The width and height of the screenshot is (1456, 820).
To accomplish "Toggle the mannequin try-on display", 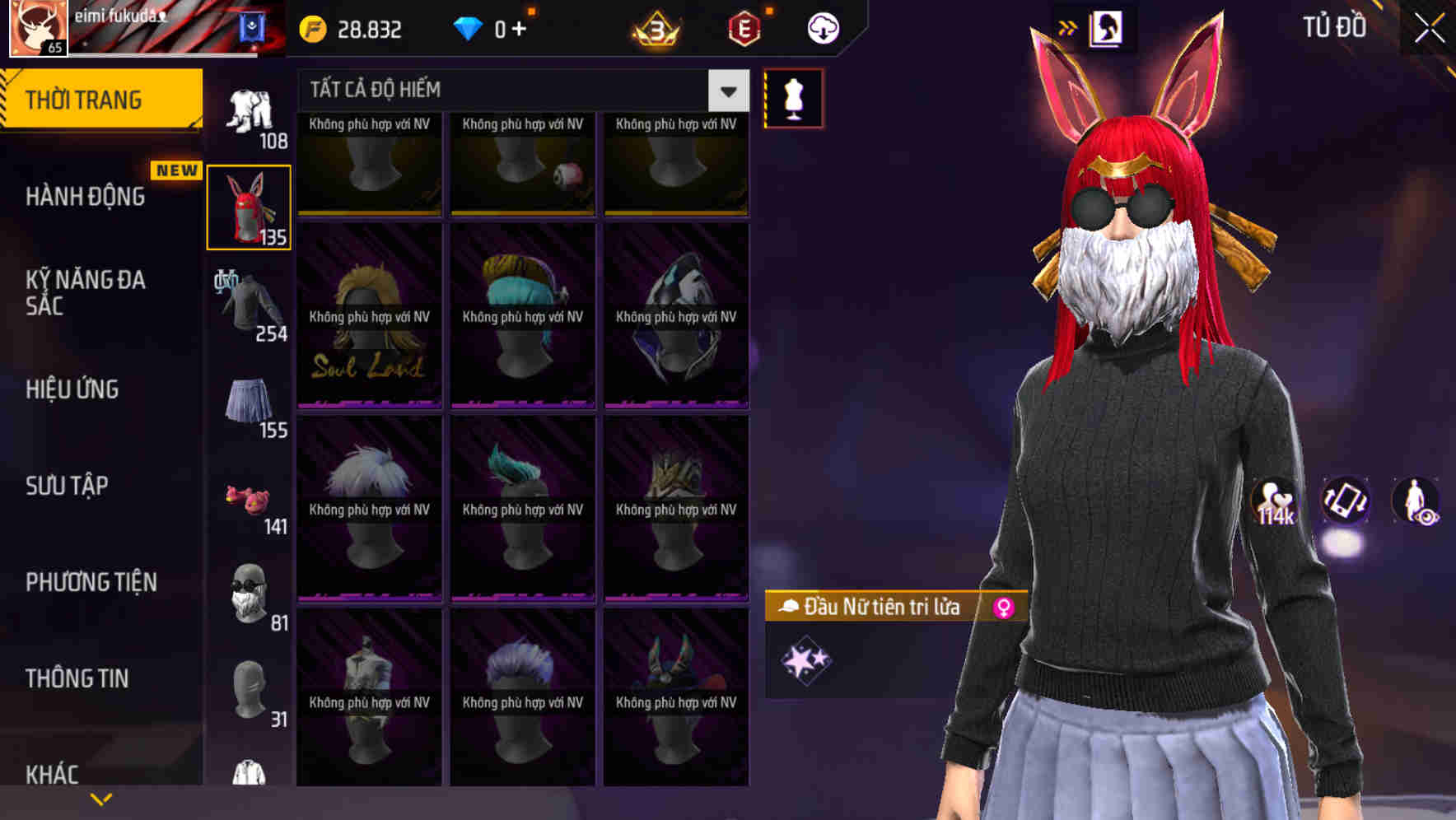I will [x=793, y=96].
